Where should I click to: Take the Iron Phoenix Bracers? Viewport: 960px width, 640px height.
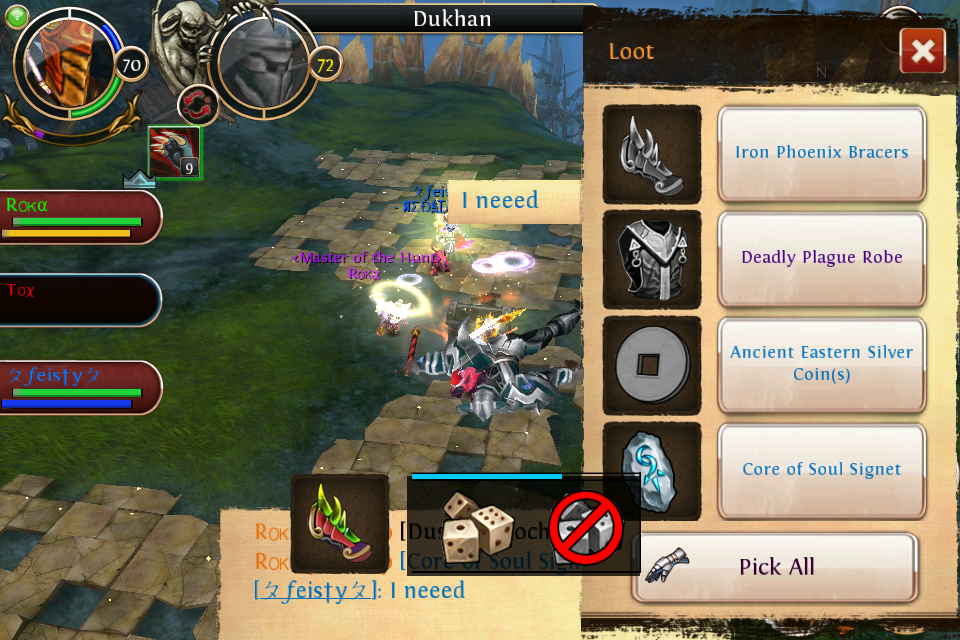821,153
